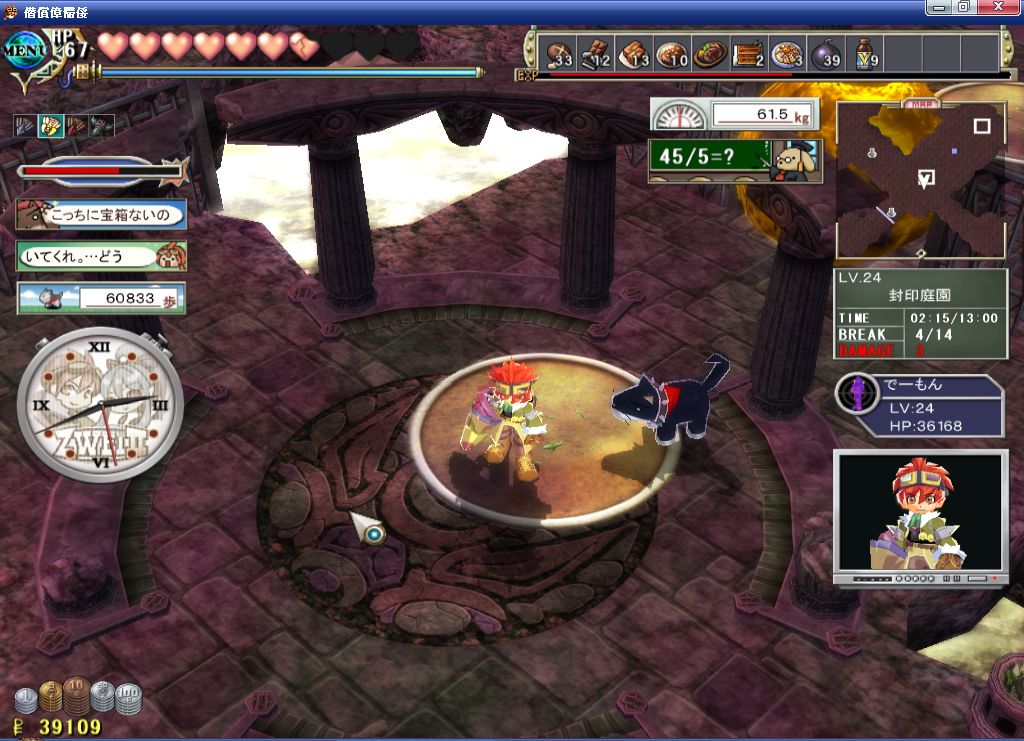Open the weight scale gadget
The height and width of the screenshot is (741, 1024).
coord(734,114)
